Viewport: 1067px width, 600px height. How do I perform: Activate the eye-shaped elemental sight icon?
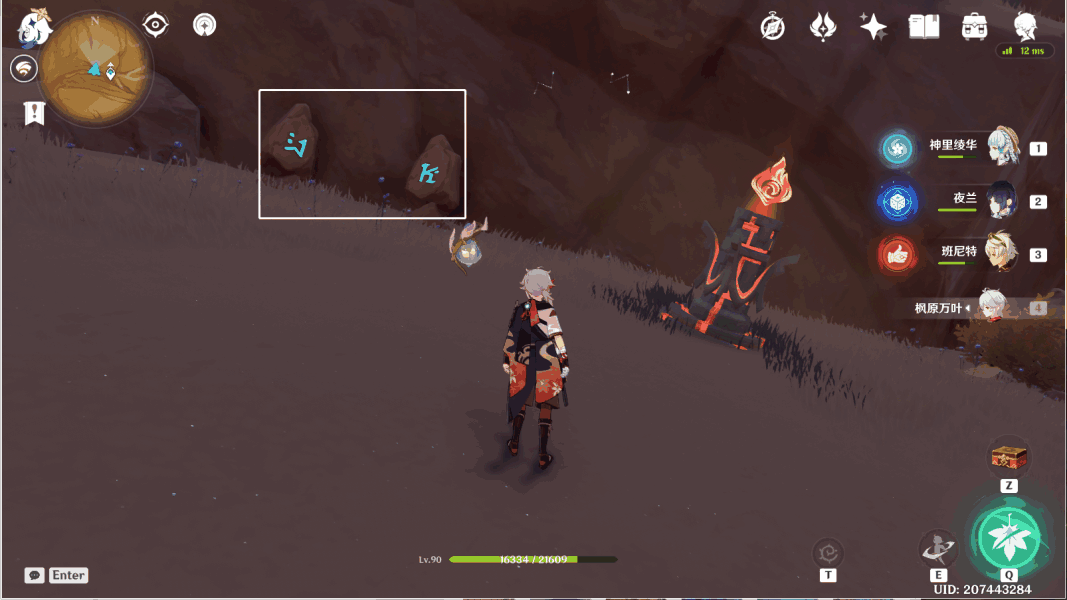tap(155, 24)
